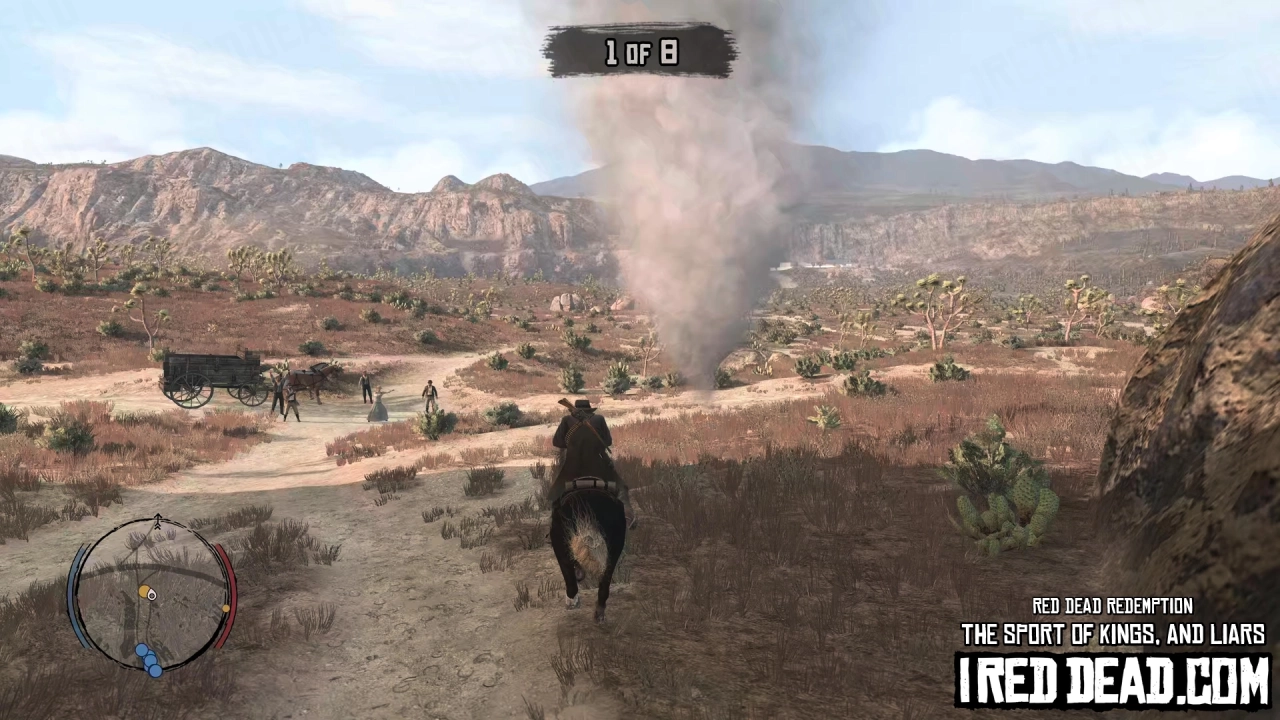Select the yellow objective blip on the minimap

pyautogui.click(x=143, y=592)
